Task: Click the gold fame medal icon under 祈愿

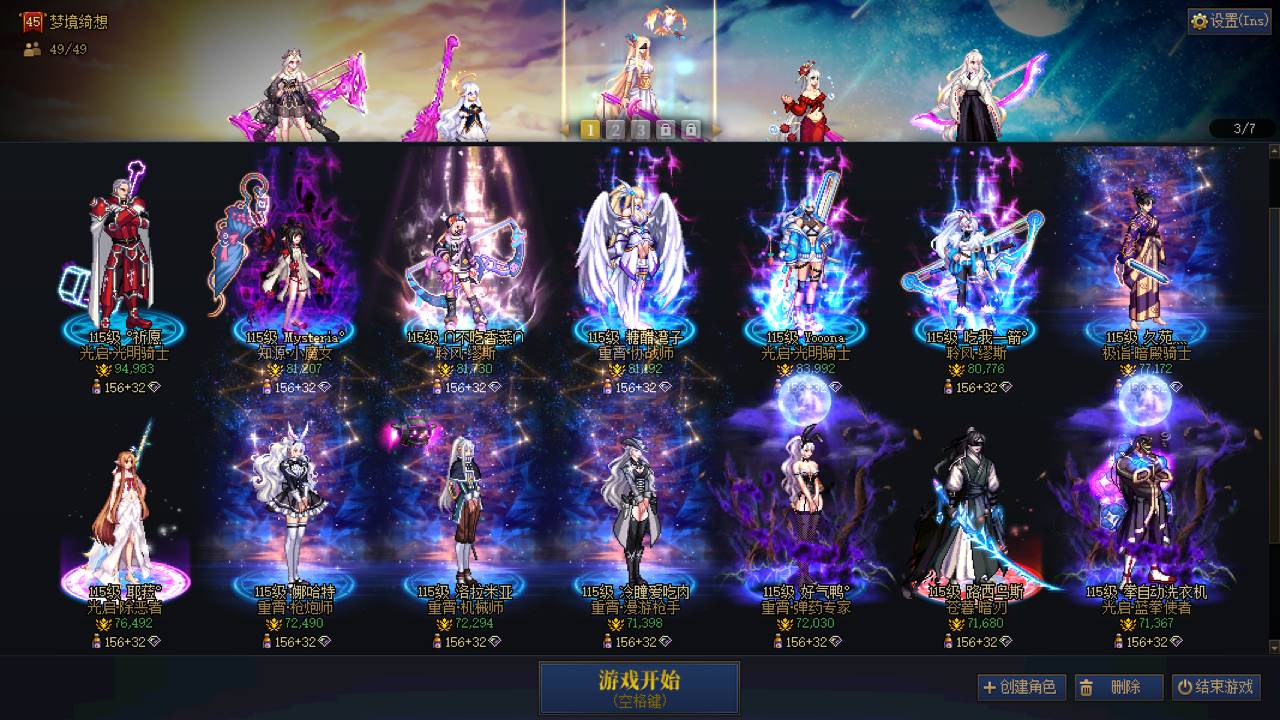Action: (103, 369)
